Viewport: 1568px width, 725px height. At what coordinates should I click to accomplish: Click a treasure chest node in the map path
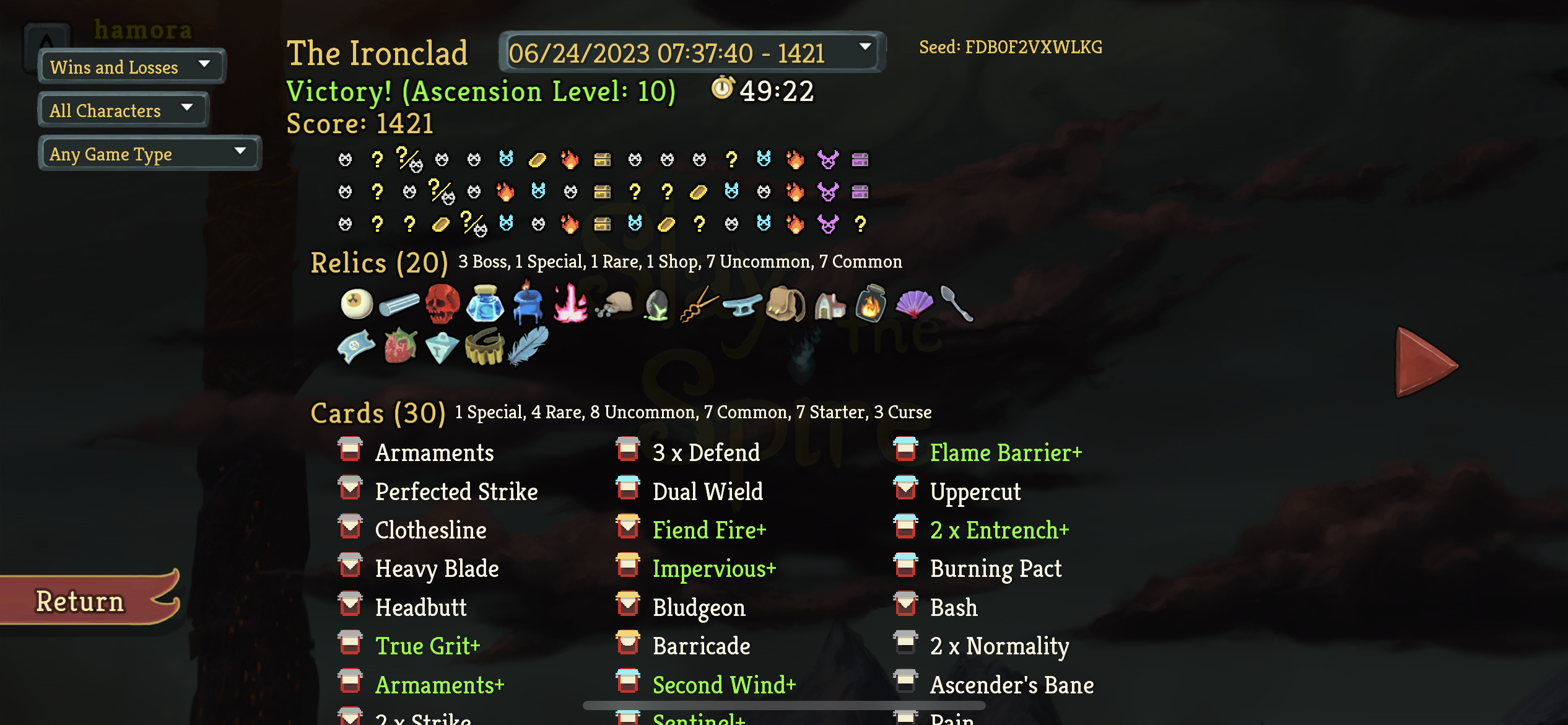pyautogui.click(x=604, y=160)
